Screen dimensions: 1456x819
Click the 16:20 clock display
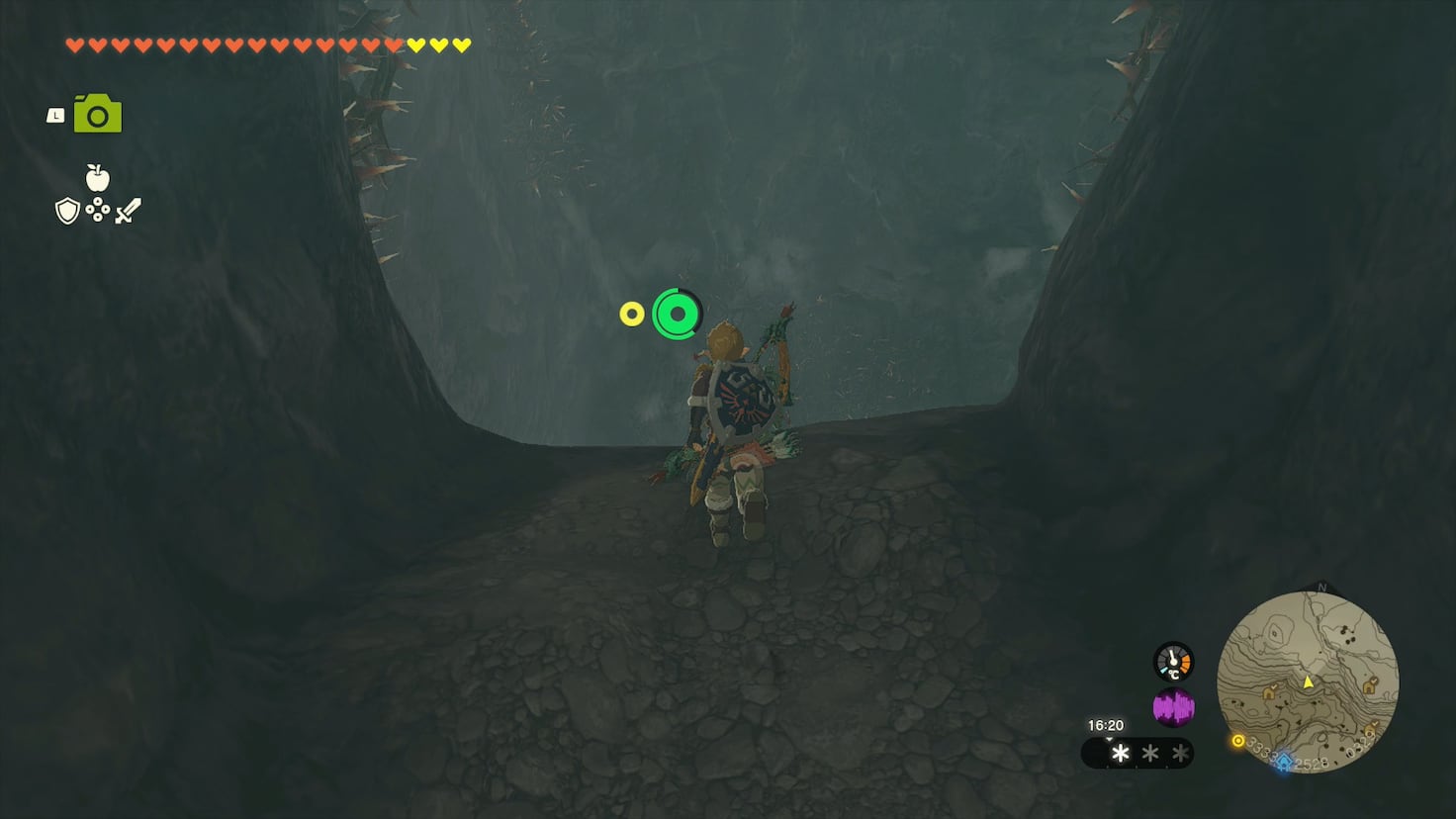point(1105,724)
